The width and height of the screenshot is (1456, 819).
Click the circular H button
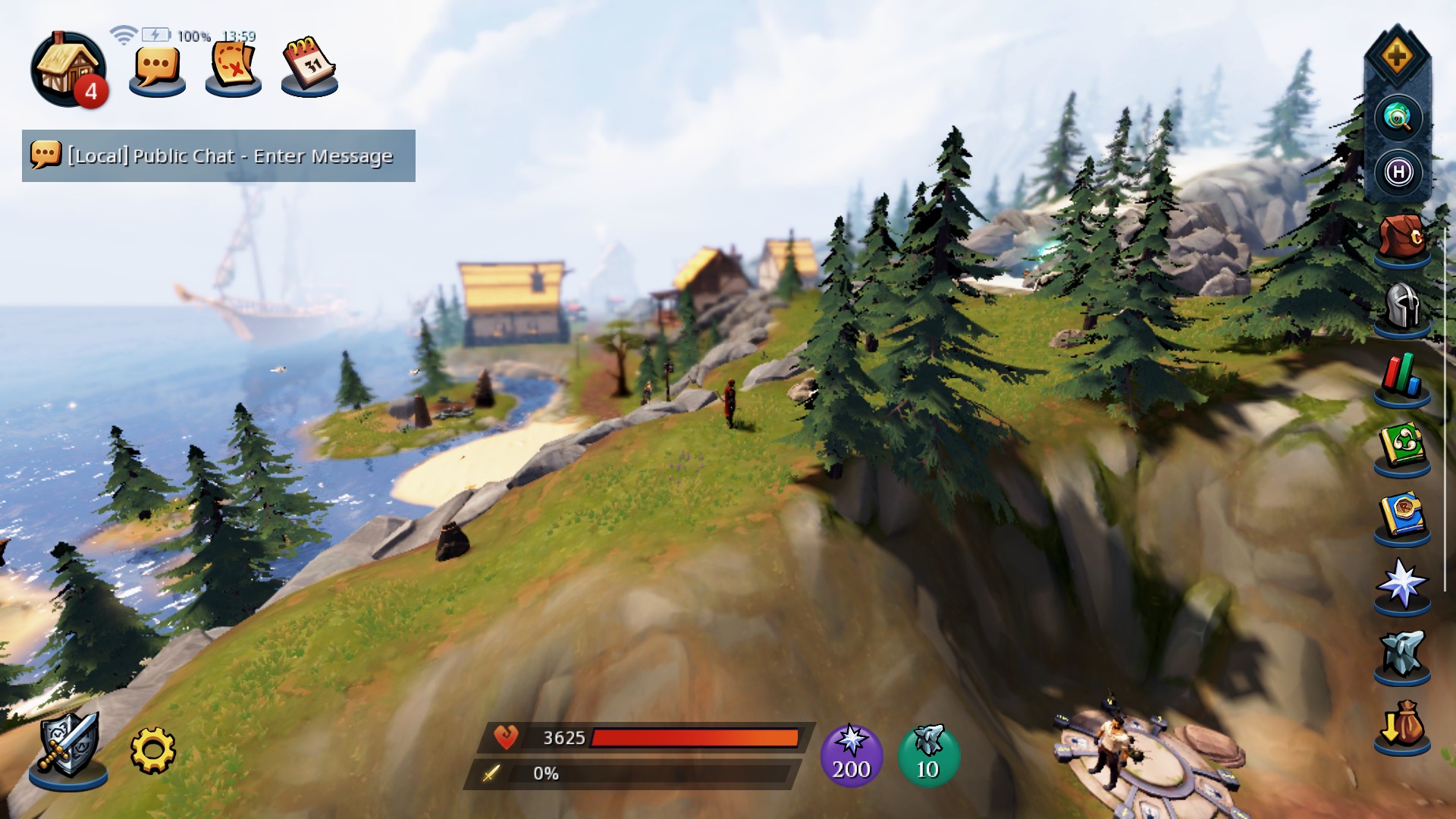tap(1398, 173)
